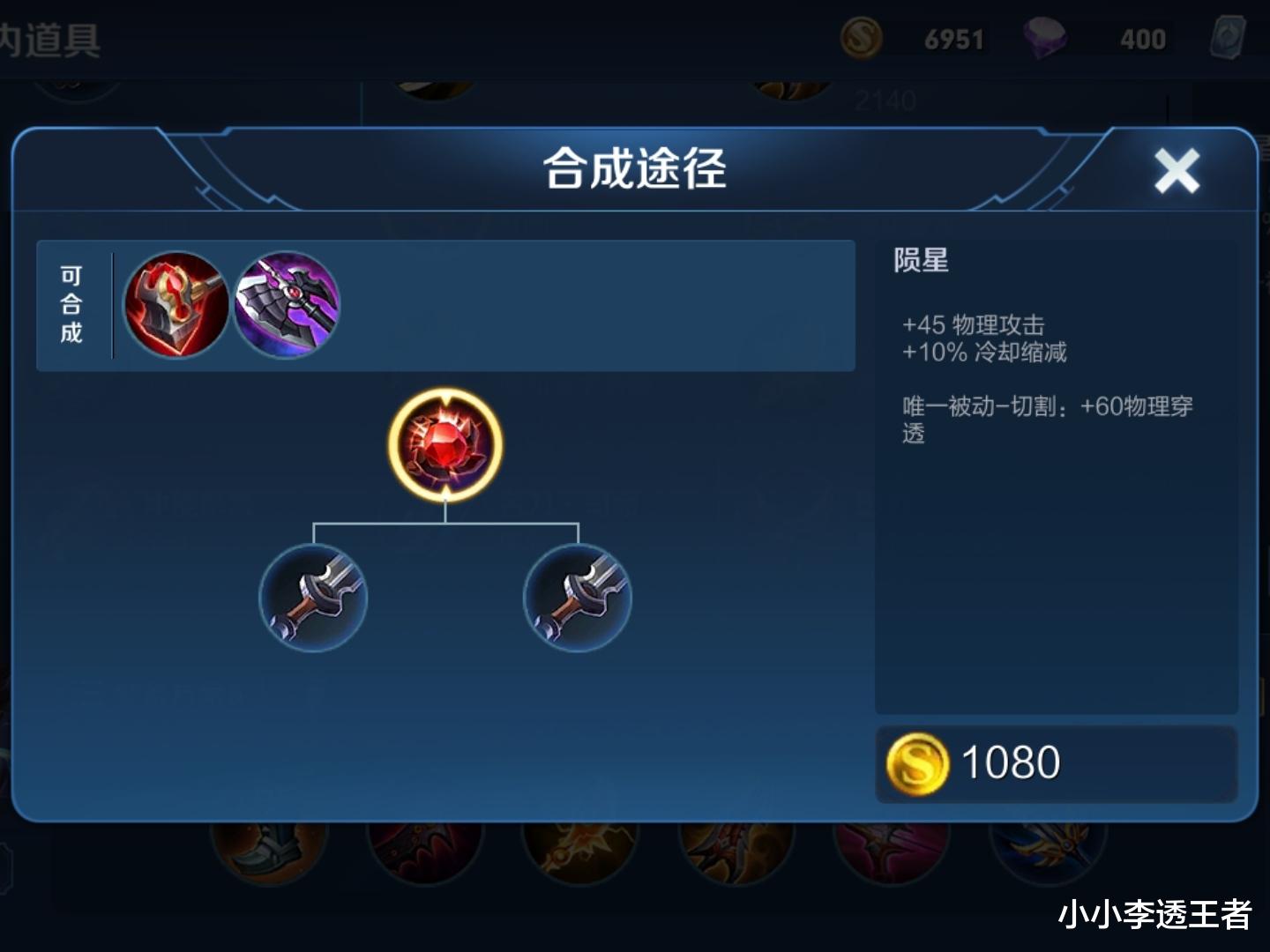Open the red 破军 upgrade item icon

click(x=175, y=305)
